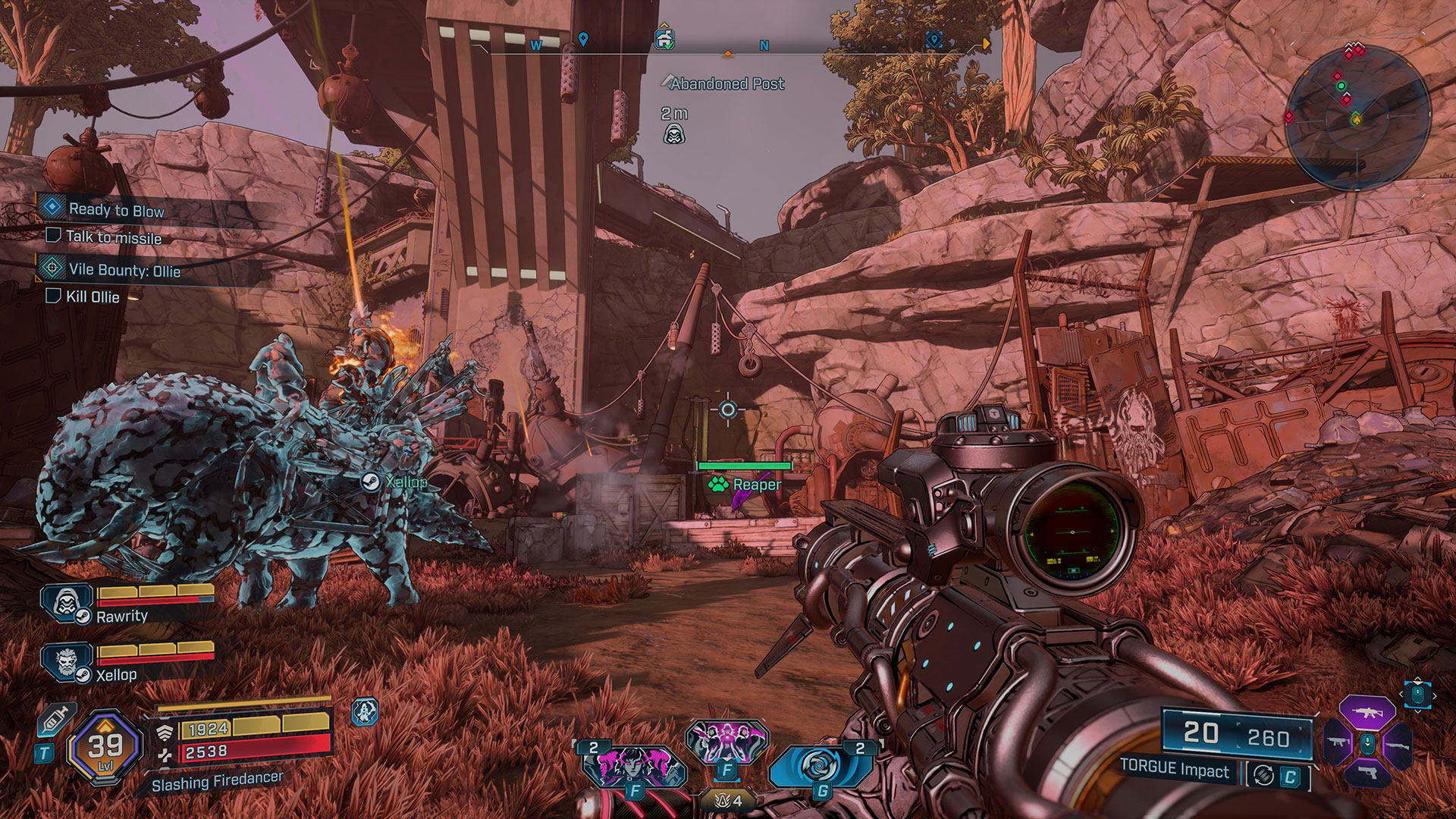
Task: Click the vehicle marker on the compass
Action: point(664,39)
